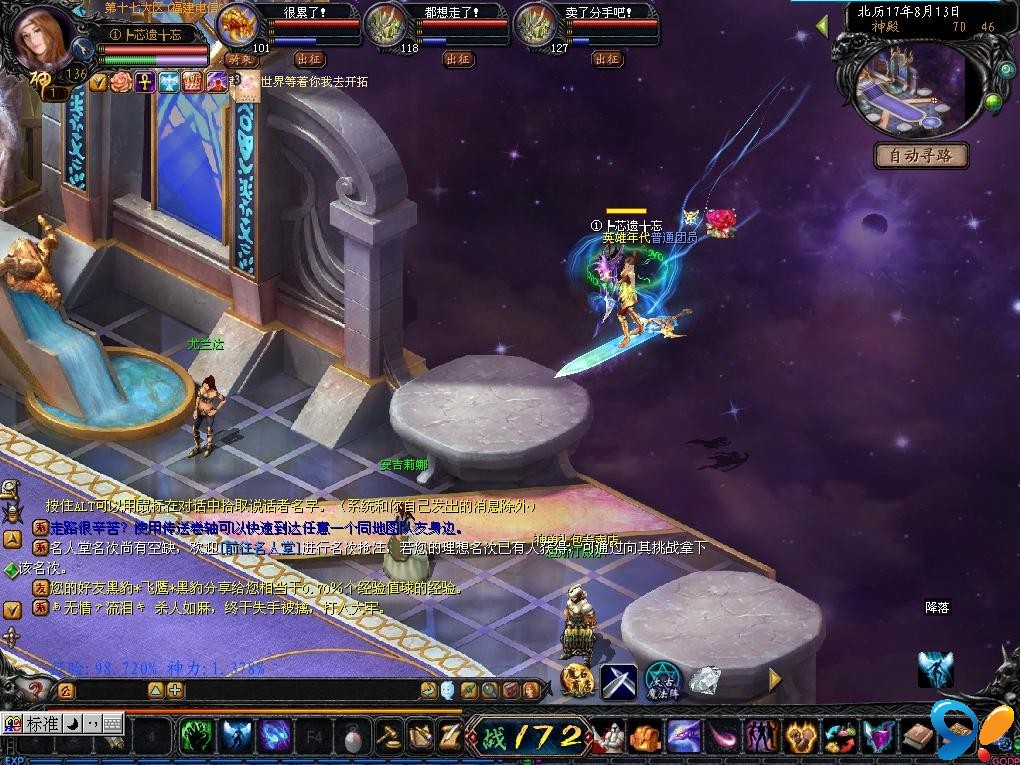Screen dimensions: 1020x765
Task: Click the 出征 button under pet level 127
Action: tap(607, 59)
